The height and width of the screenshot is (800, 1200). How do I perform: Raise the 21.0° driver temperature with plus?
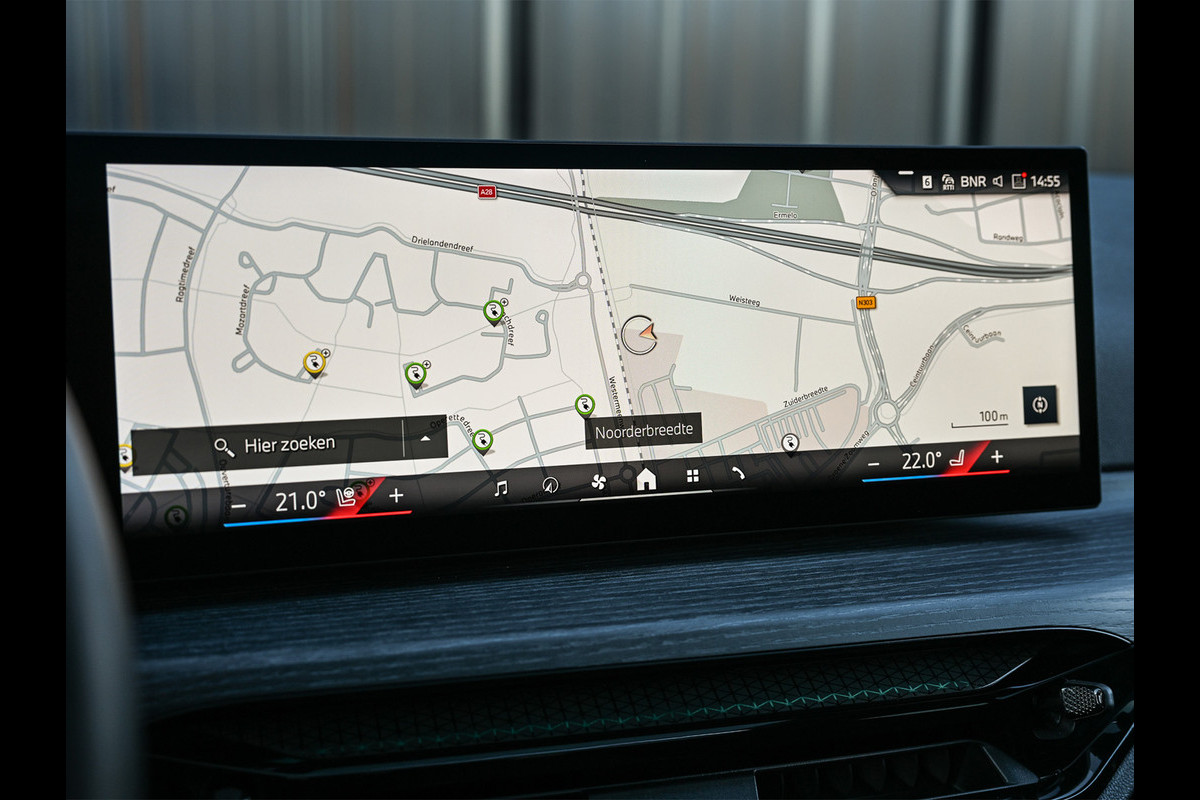coord(396,495)
